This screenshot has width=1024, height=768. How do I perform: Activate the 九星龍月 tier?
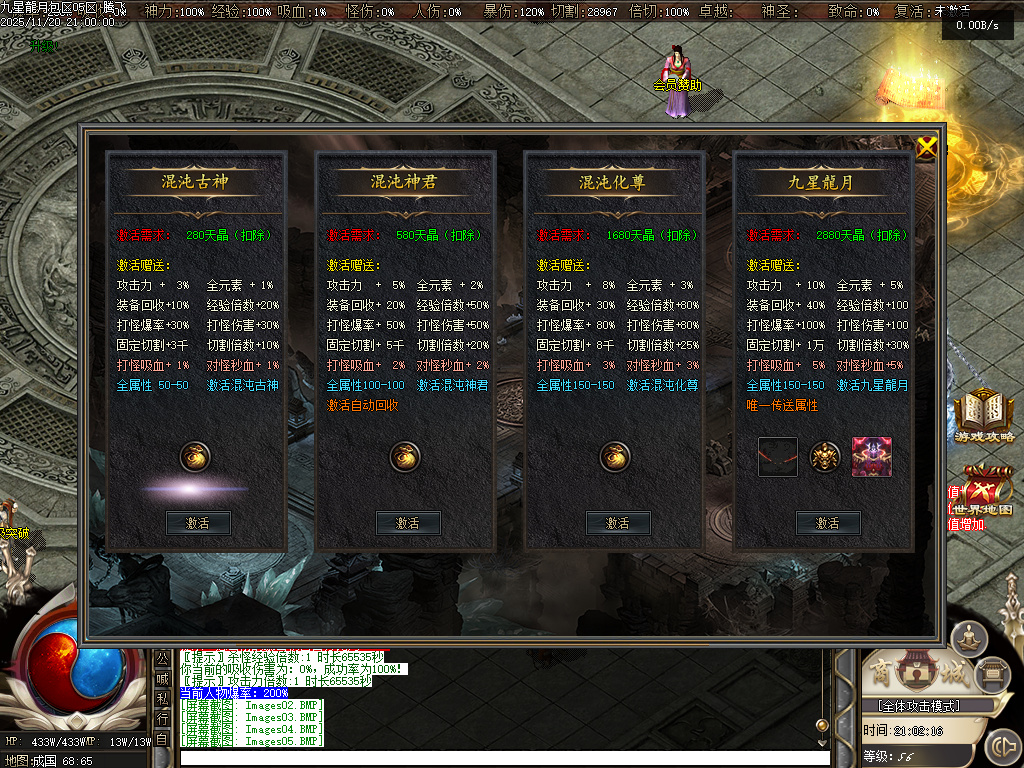[x=828, y=523]
